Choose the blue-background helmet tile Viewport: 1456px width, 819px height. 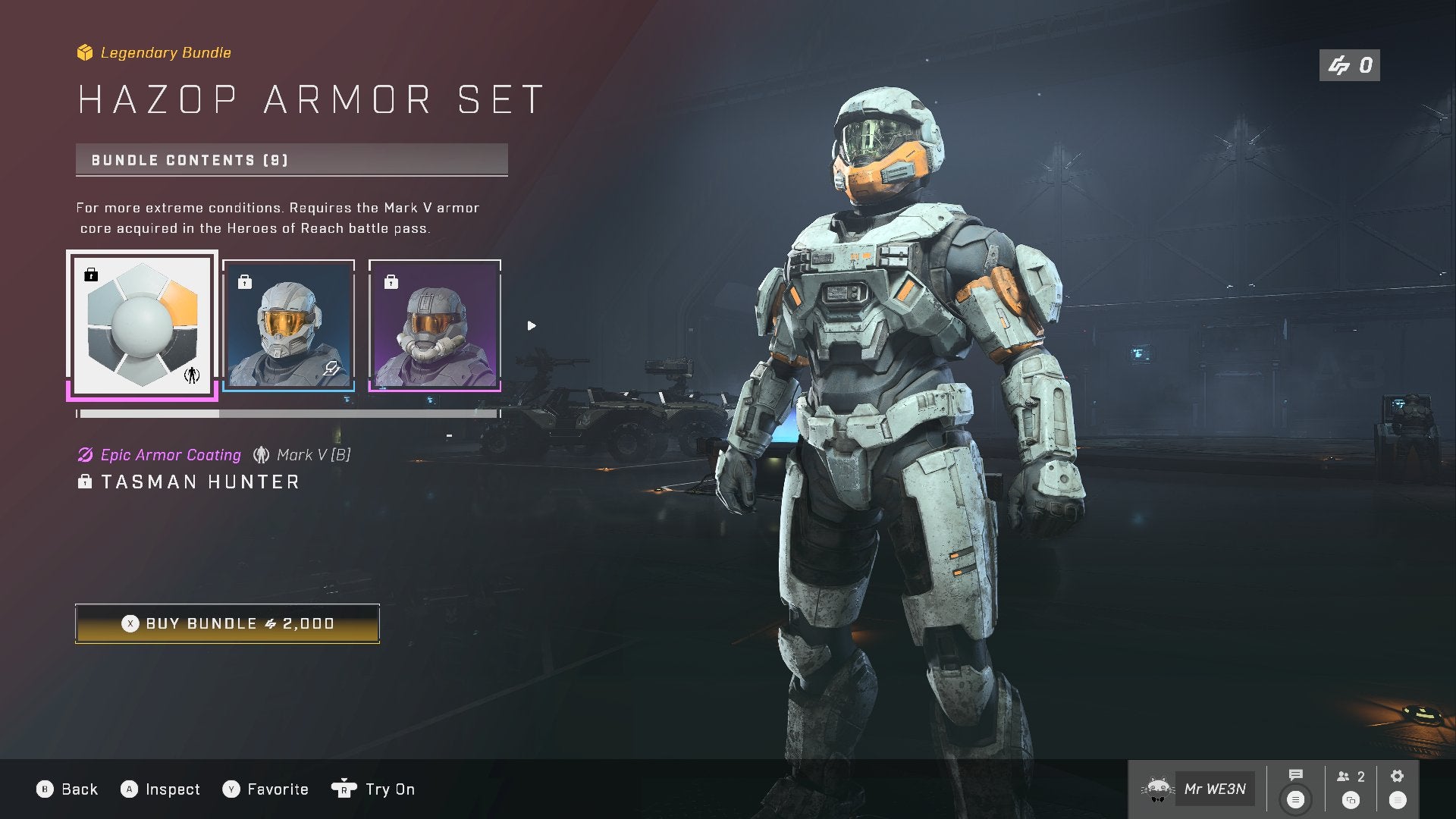click(x=288, y=325)
